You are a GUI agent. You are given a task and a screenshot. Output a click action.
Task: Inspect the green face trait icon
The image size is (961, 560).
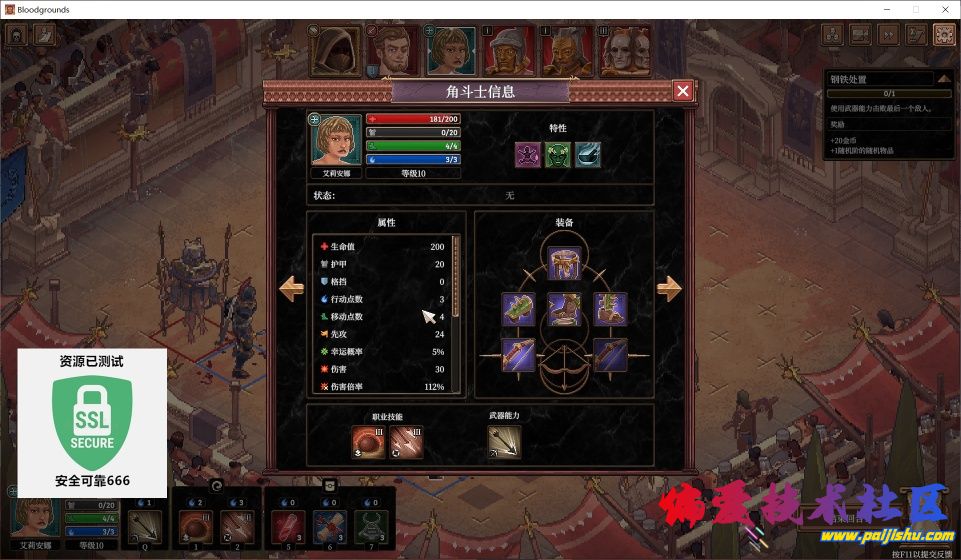(x=558, y=154)
